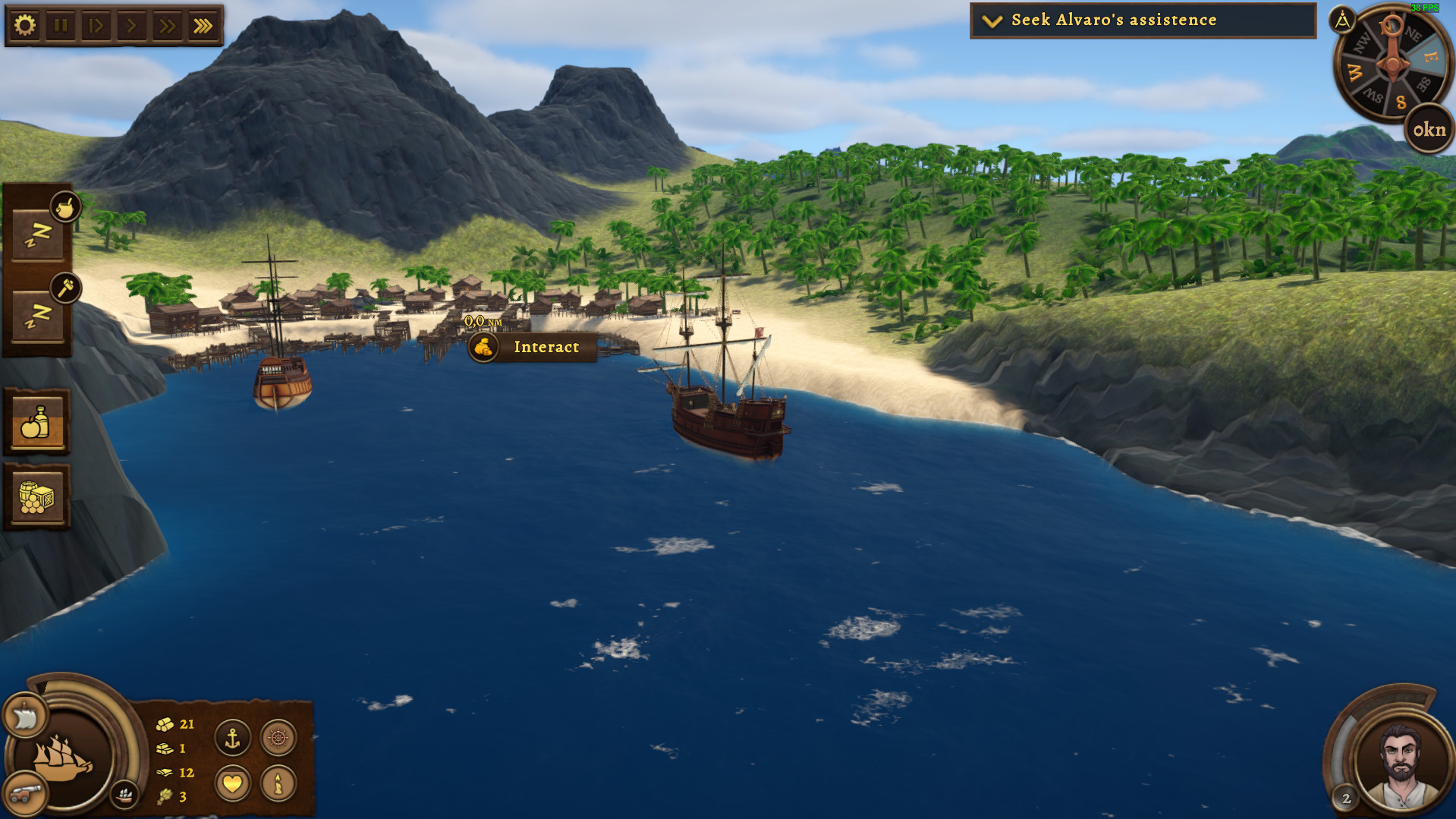Click the heart morale icon in the HUD
The width and height of the screenshot is (1456, 819).
pos(232,783)
